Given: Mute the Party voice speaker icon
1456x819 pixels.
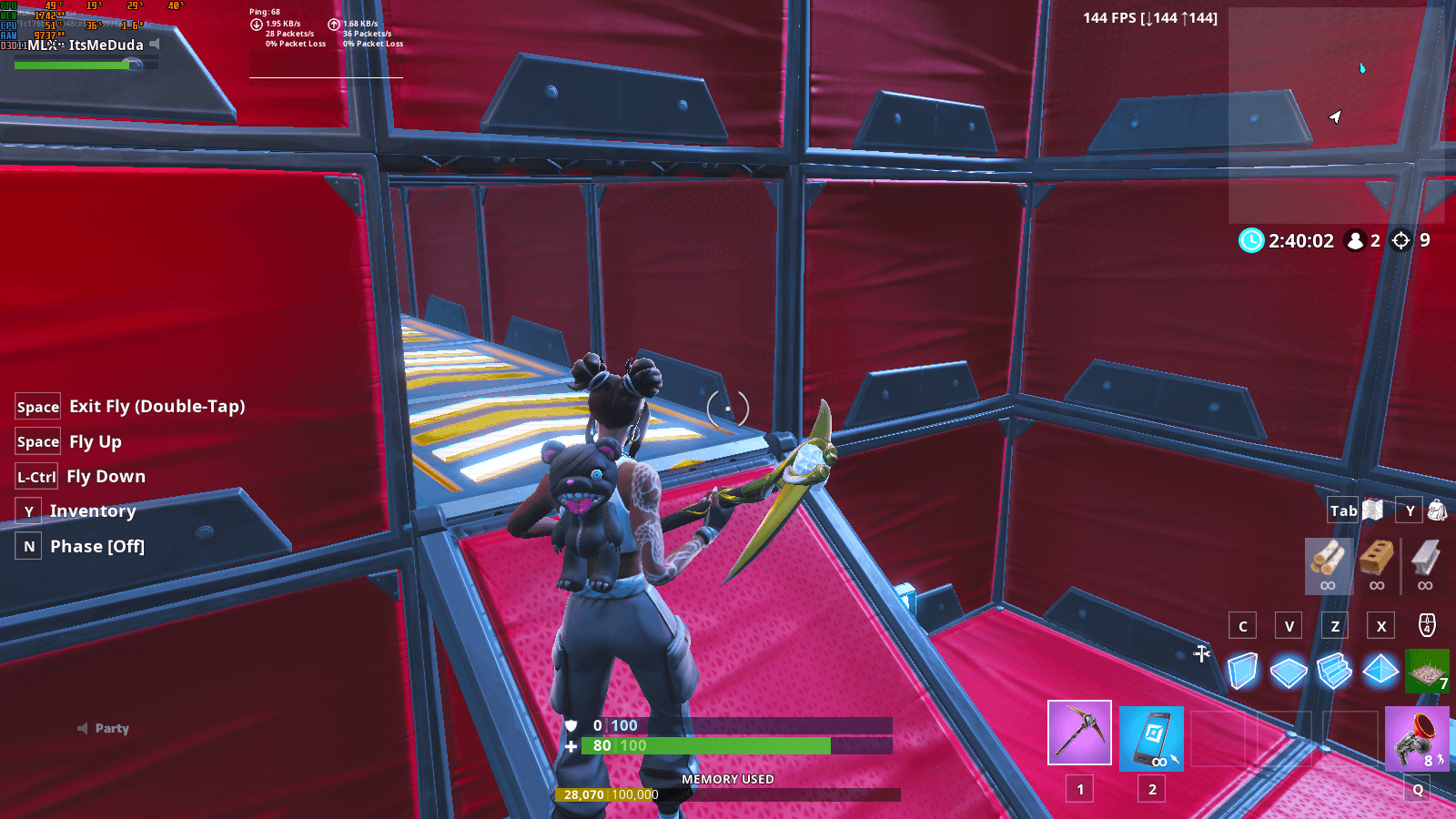Looking at the screenshot, I should [x=83, y=728].
